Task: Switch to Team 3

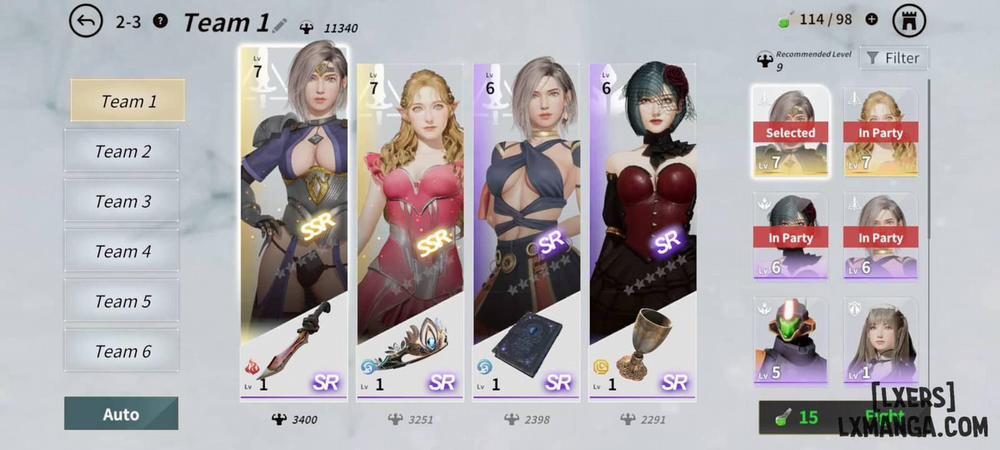Action: point(122,201)
